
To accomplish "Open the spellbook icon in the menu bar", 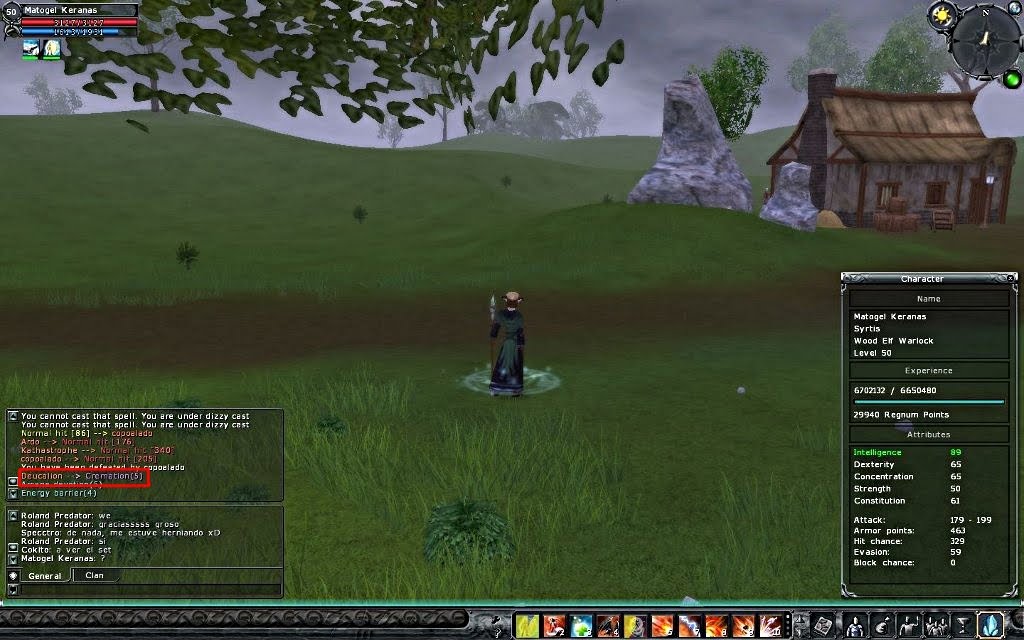I will pyautogui.click(x=824, y=626).
